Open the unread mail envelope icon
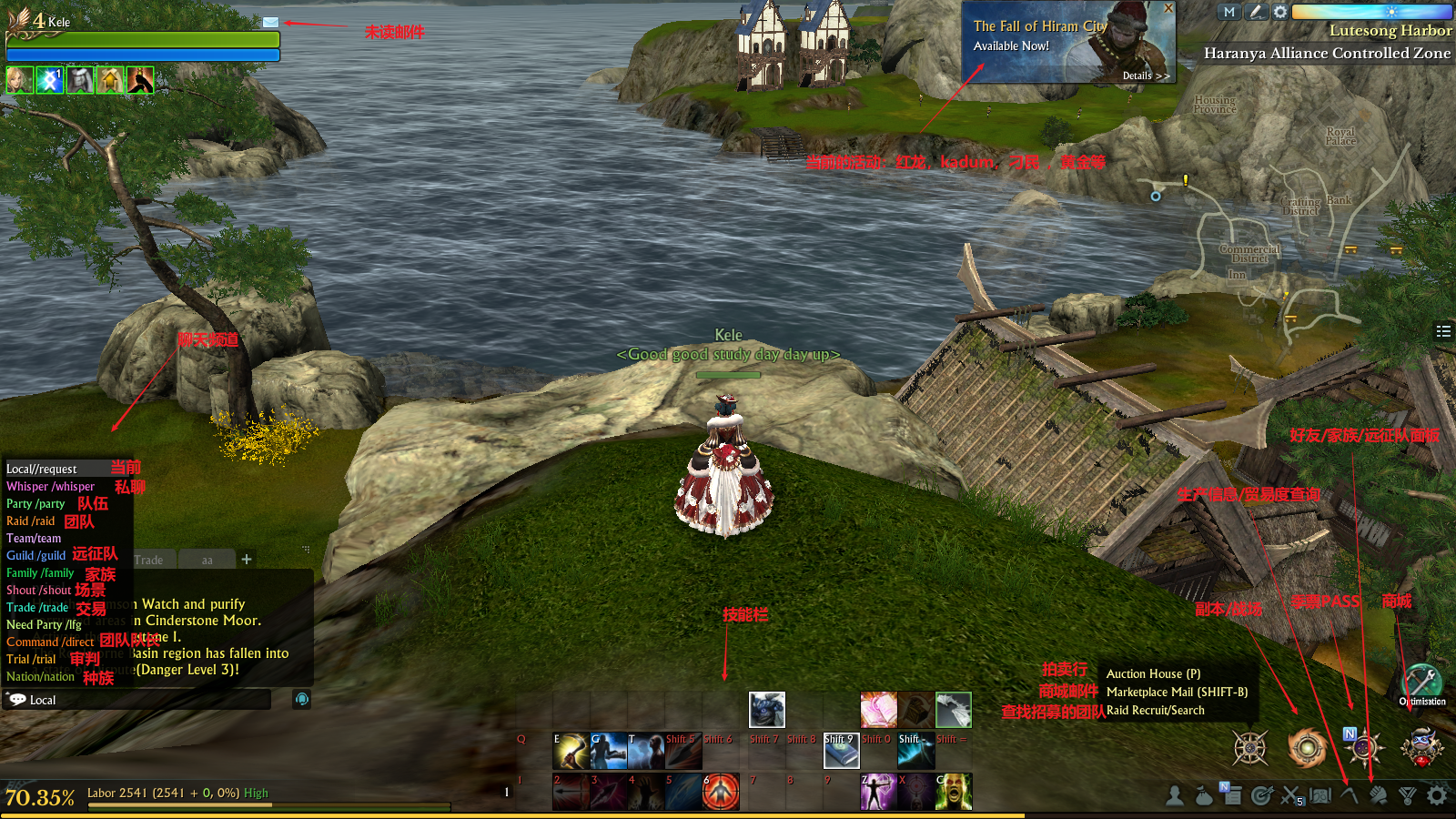The height and width of the screenshot is (819, 1456). click(x=270, y=22)
